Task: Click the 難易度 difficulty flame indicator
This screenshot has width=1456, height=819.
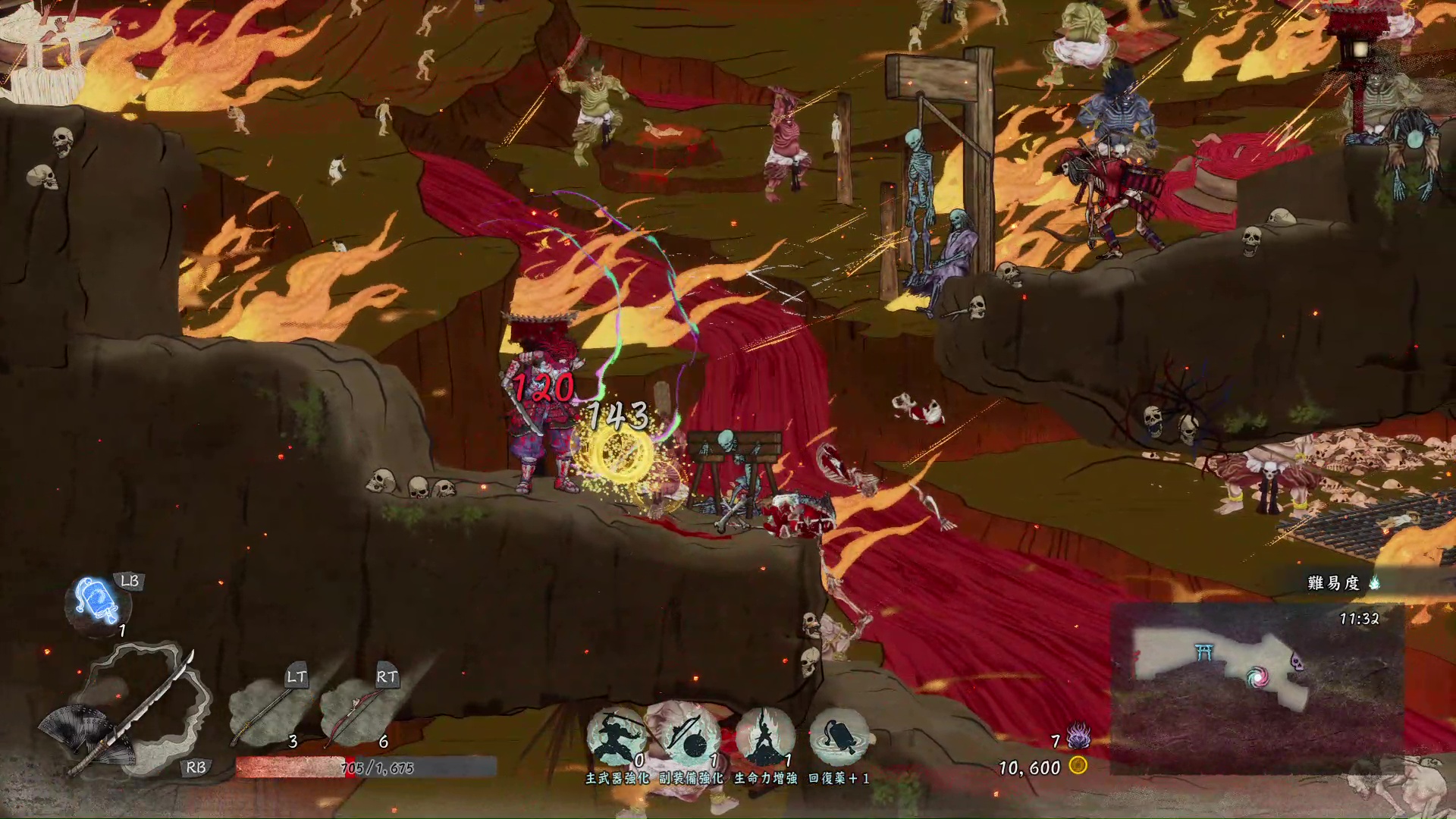Action: tap(1374, 582)
